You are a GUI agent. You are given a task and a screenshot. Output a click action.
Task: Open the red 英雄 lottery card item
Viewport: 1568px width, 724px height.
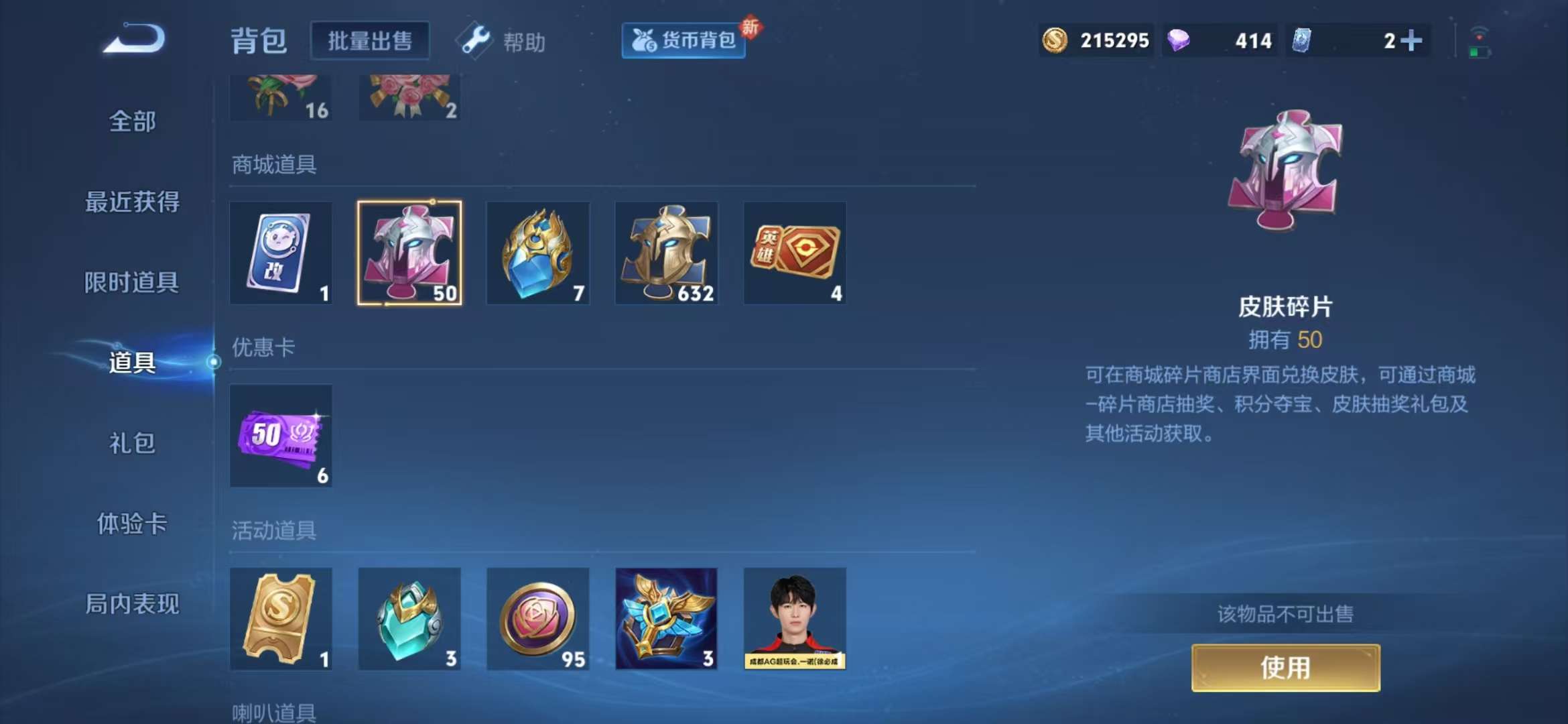[x=795, y=253]
